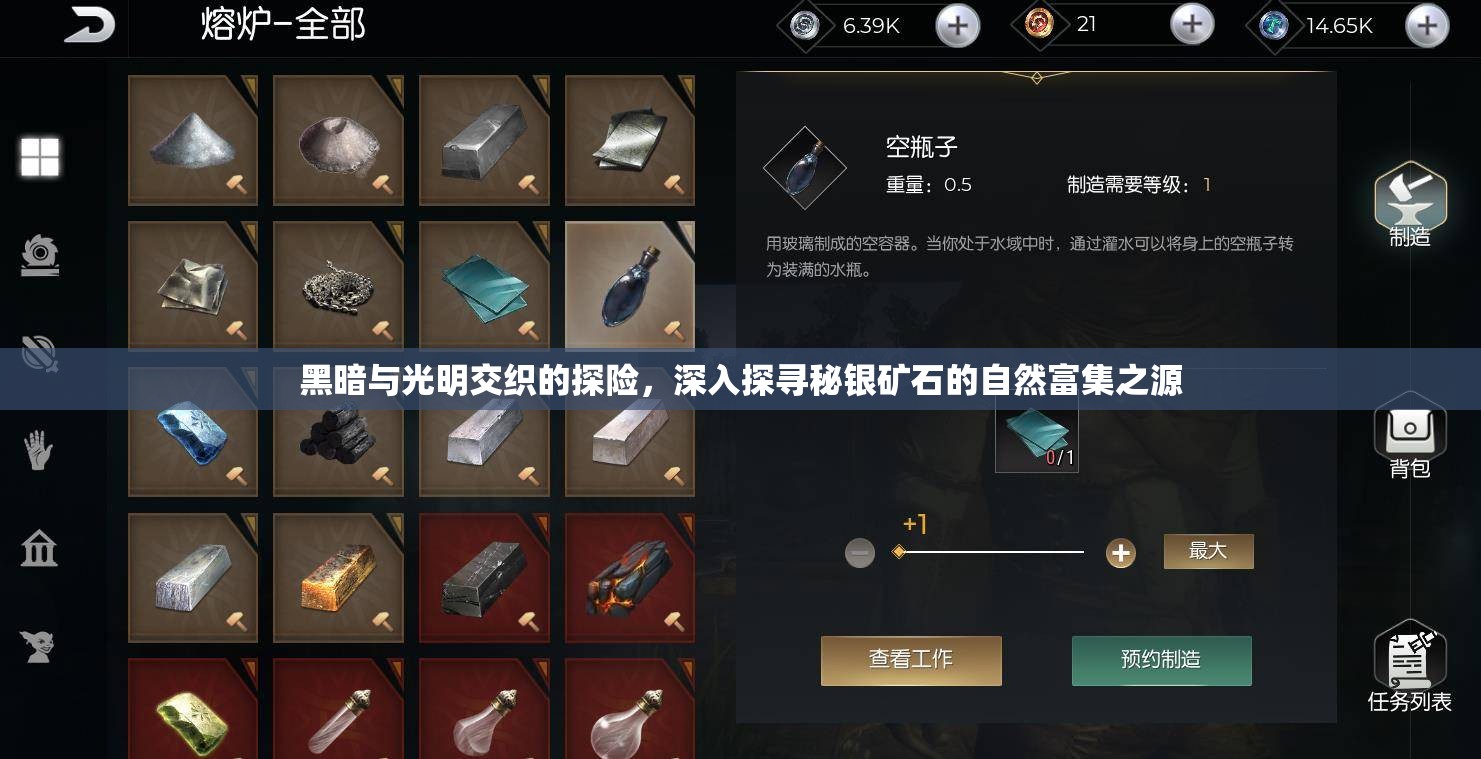The height and width of the screenshot is (759, 1481).
Task: Select the grid category icon in left sidebar
Action: tap(39, 157)
